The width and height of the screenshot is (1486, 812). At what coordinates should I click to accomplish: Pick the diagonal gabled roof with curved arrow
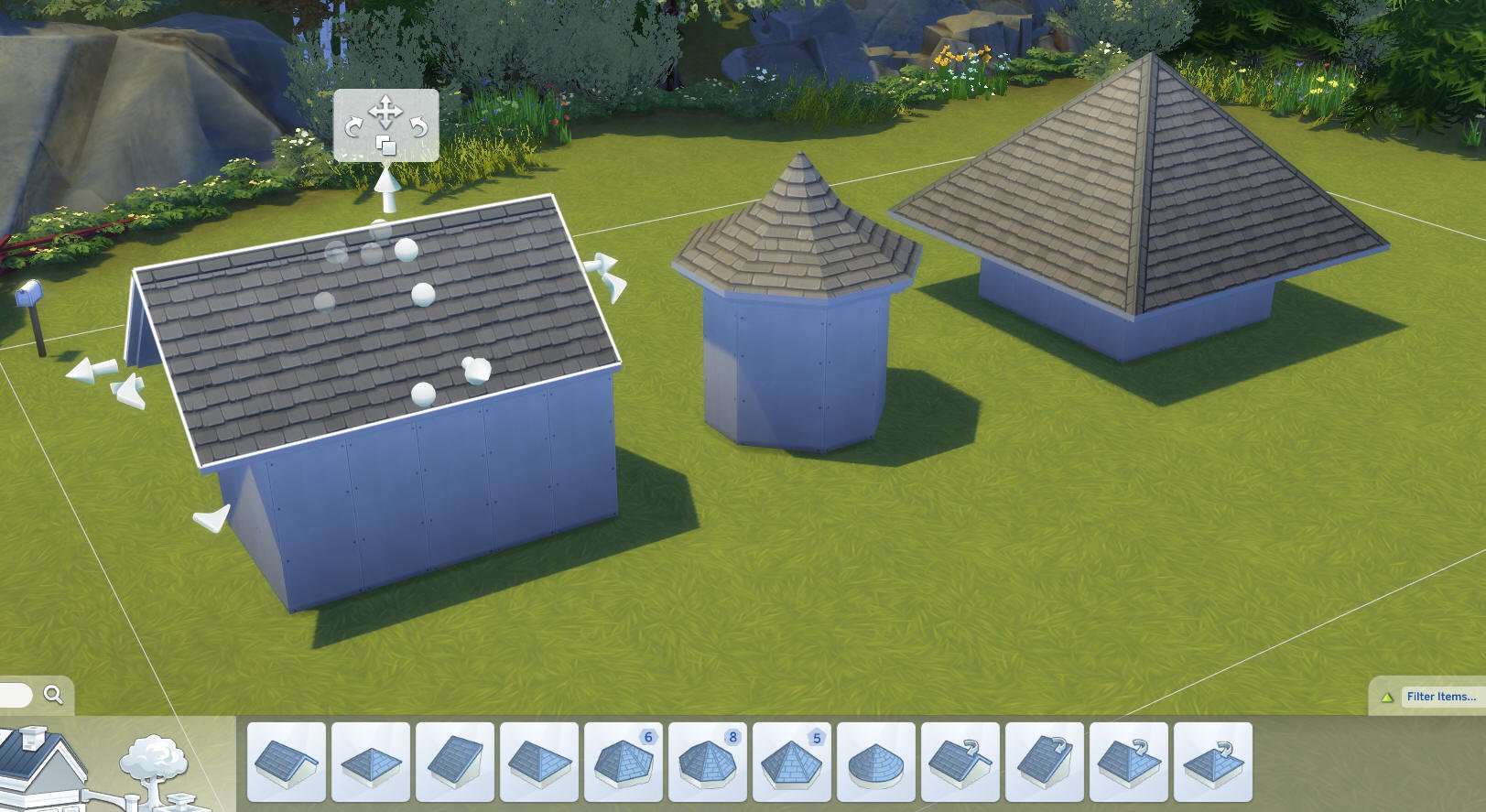coord(960,762)
